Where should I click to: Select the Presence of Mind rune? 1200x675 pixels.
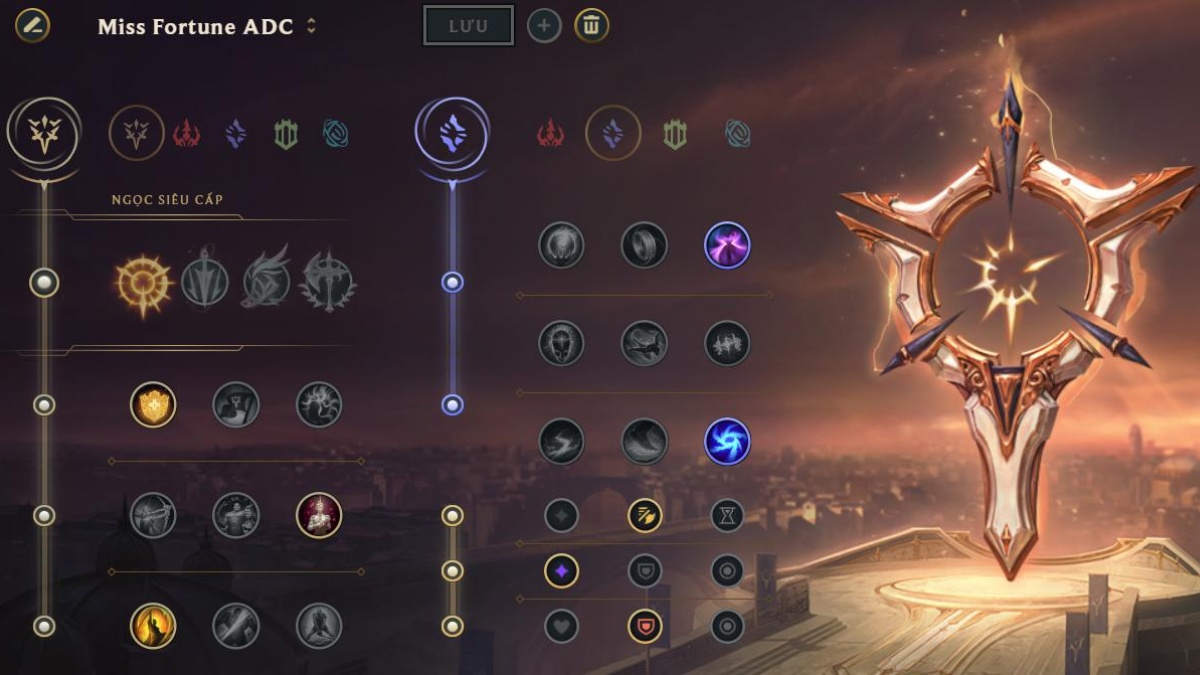point(319,405)
